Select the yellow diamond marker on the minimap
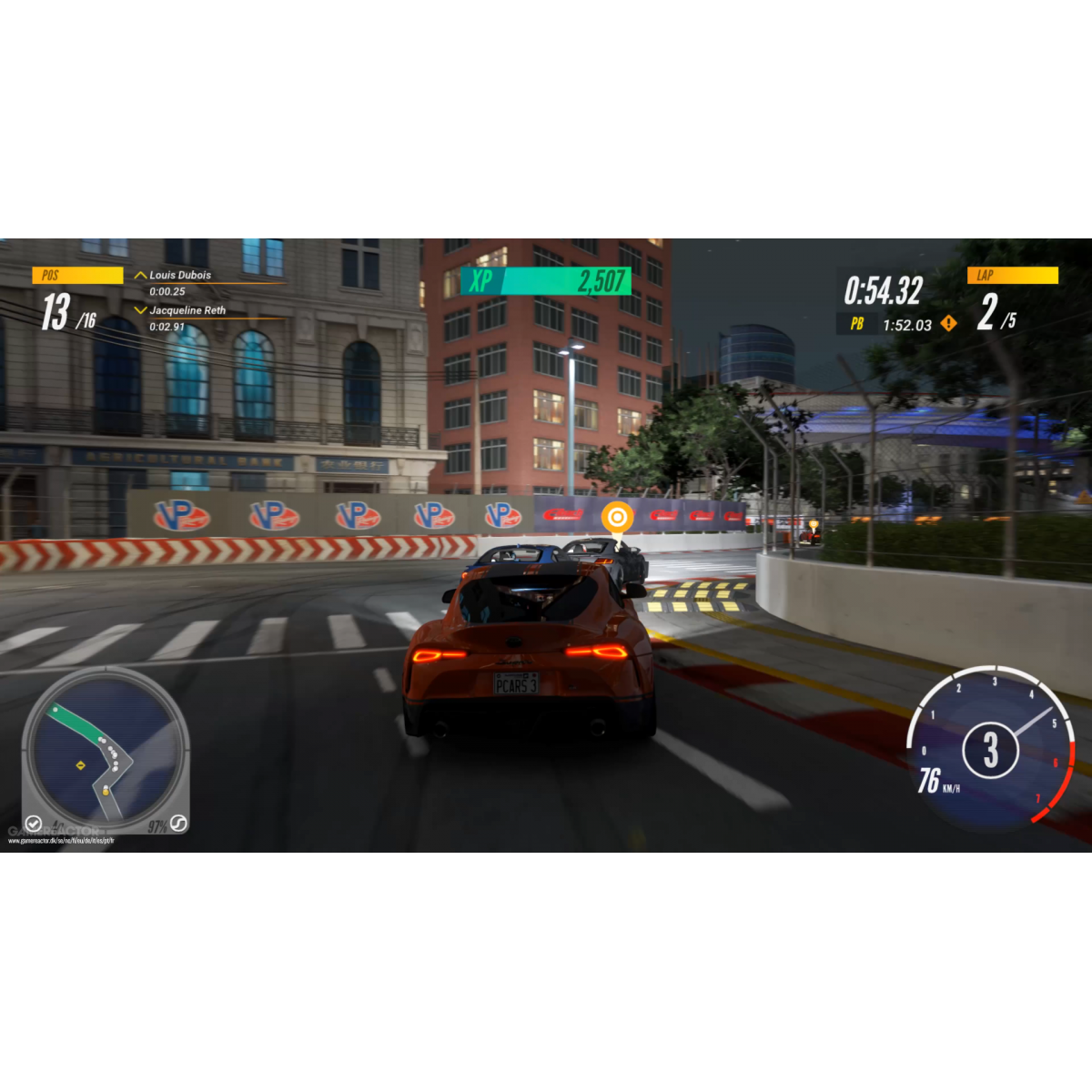 81,765
